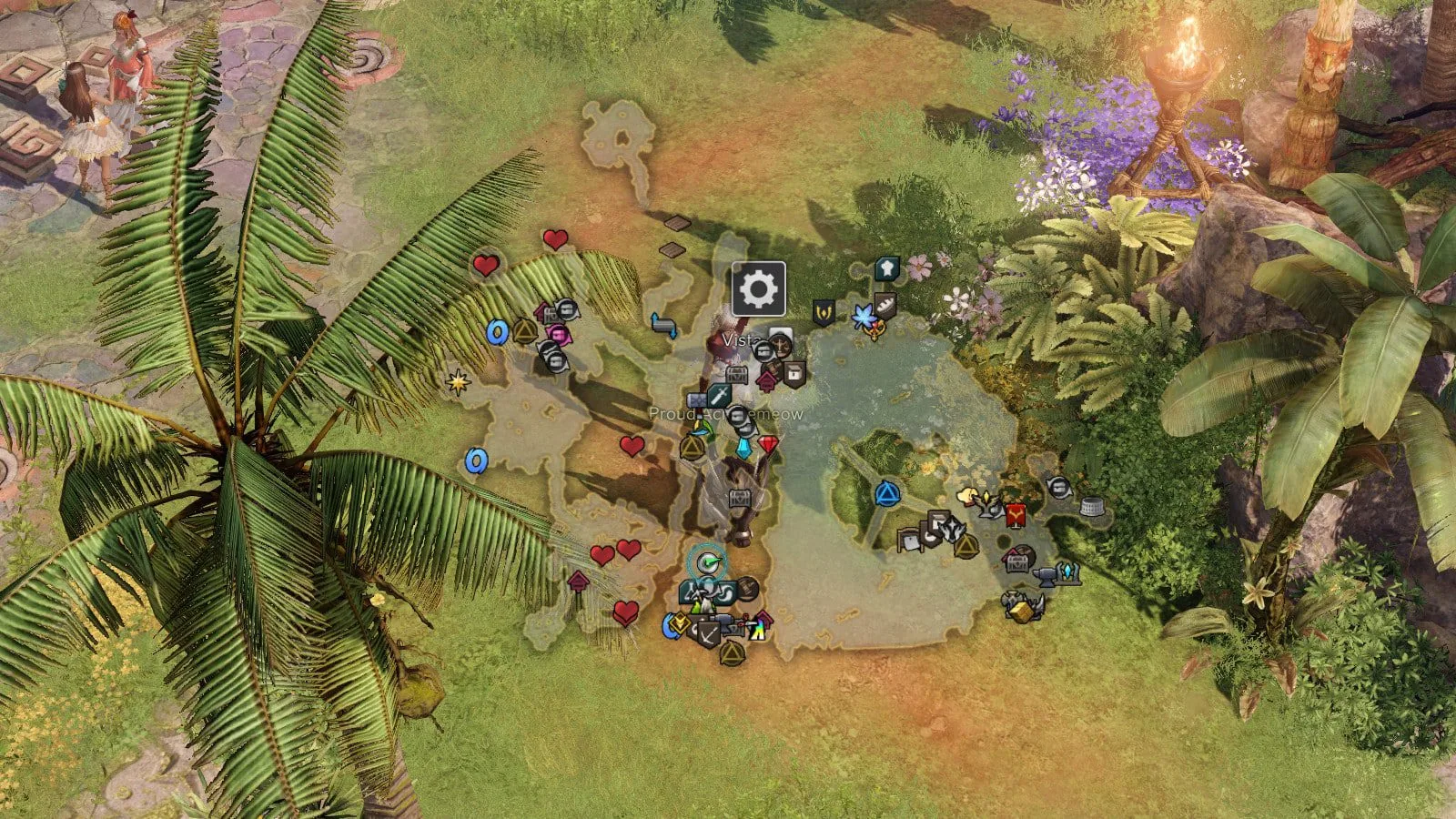Screen dimensions: 1456x819
Task: Click the sword icon map marker
Action: coord(720,395)
